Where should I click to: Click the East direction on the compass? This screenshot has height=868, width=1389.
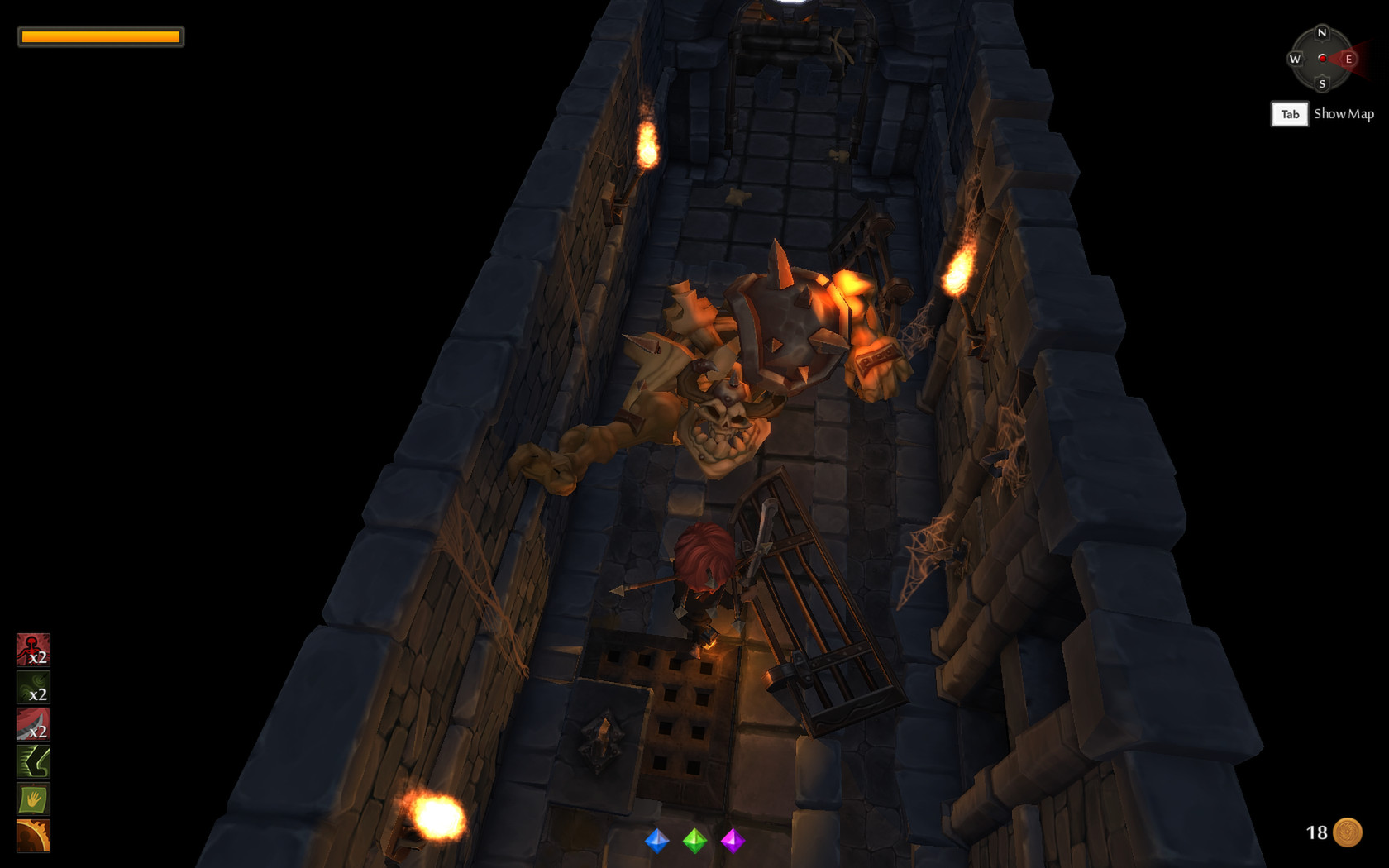point(1349,60)
